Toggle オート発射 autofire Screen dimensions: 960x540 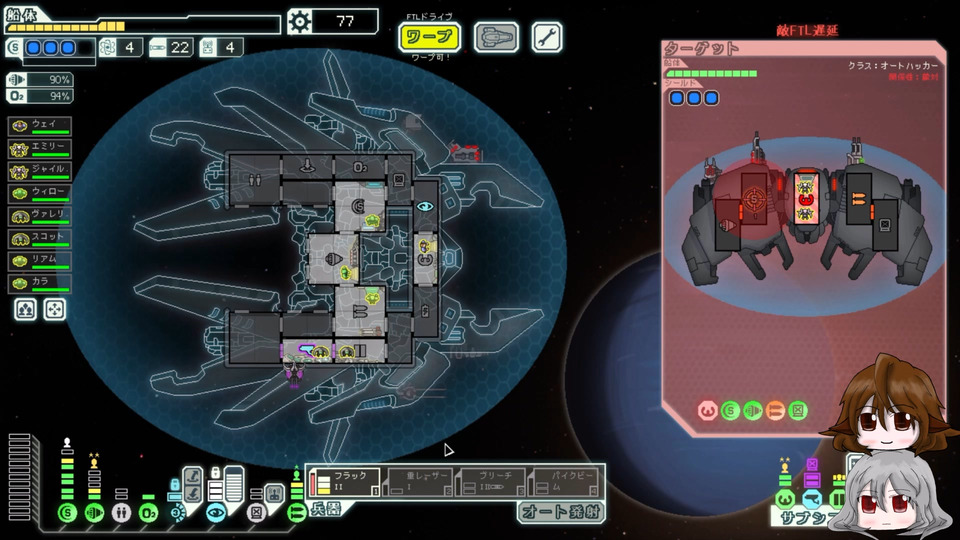click(x=561, y=512)
